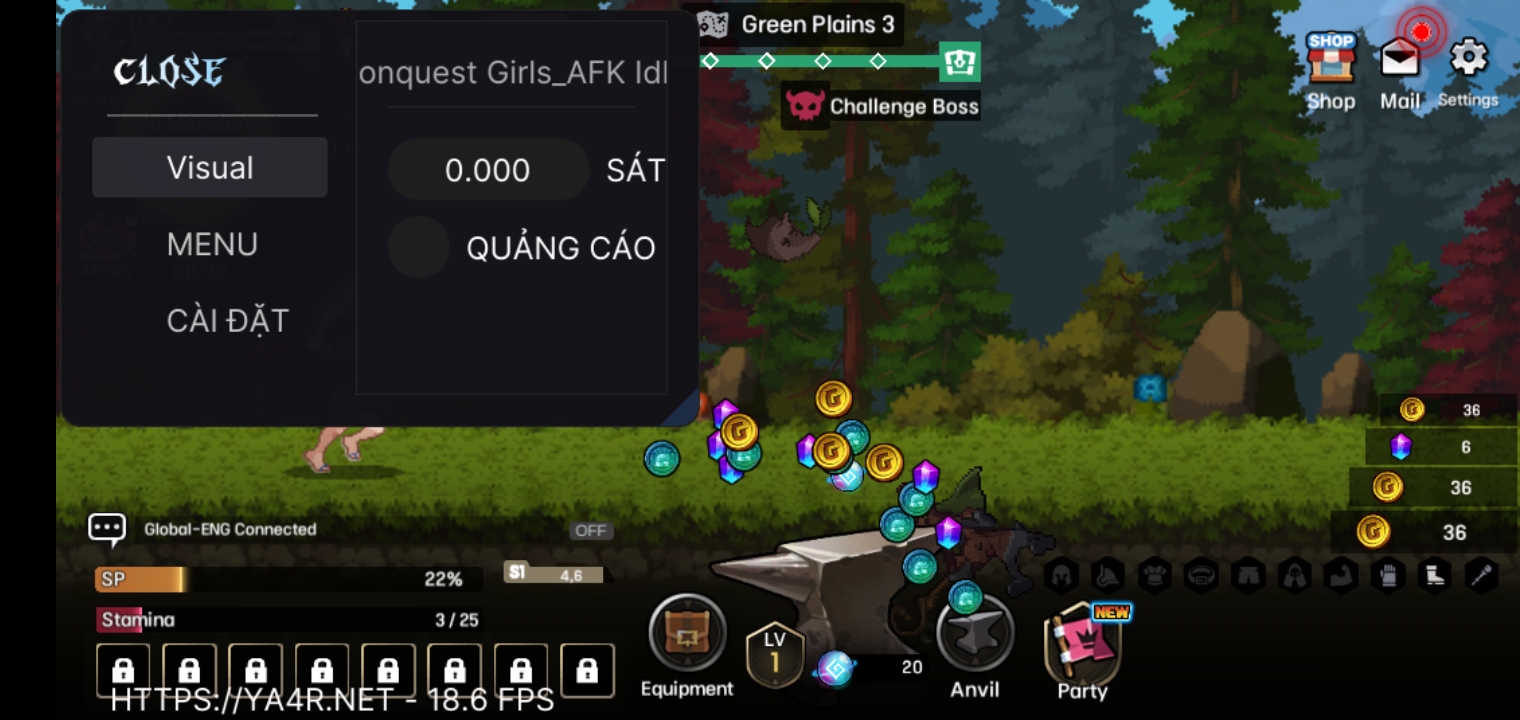1520x720 pixels.
Task: Open the game Settings
Action: click(x=1468, y=68)
